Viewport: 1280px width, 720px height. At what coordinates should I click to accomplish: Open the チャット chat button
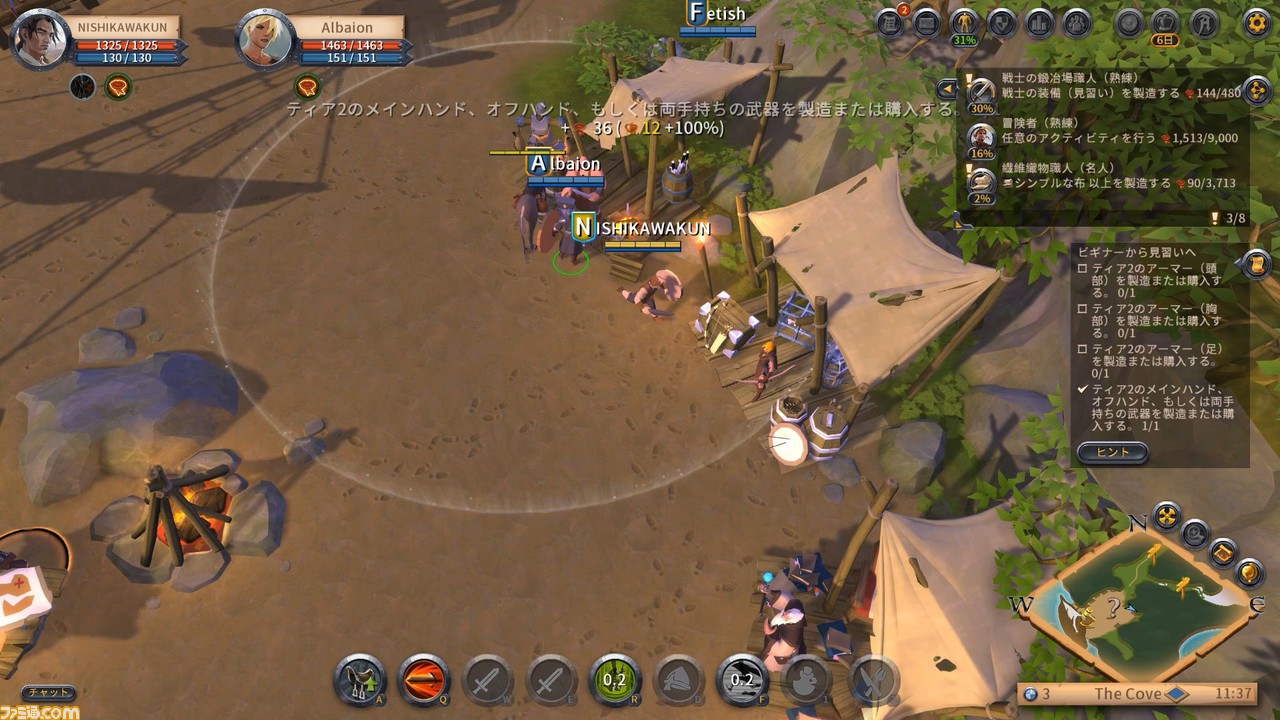point(48,693)
